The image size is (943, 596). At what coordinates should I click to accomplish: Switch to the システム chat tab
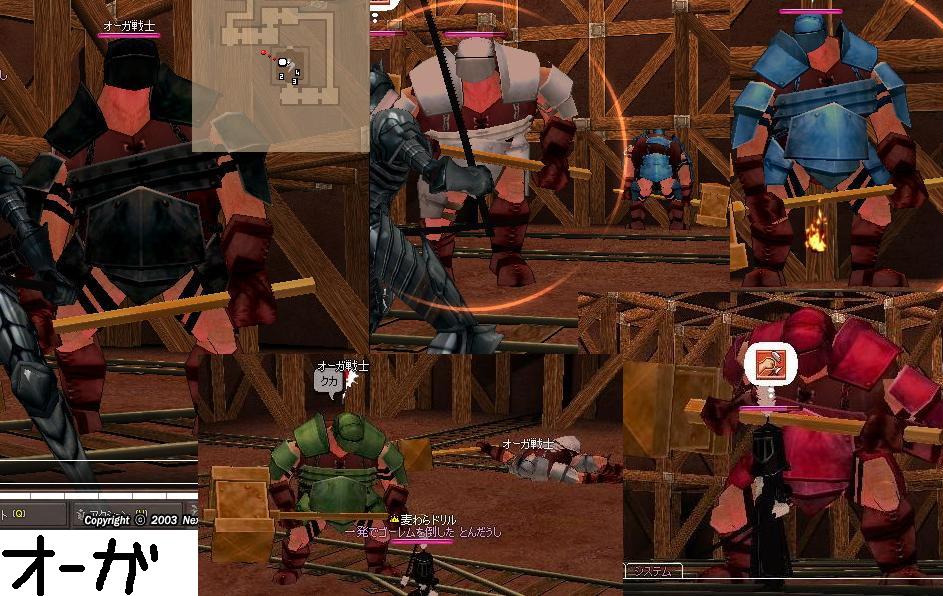(654, 571)
